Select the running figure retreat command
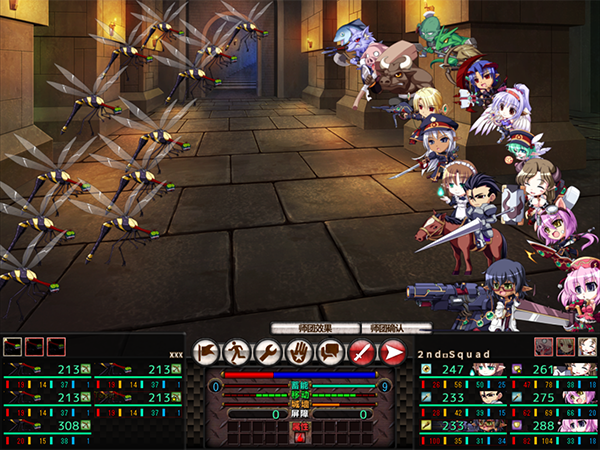Image resolution: width=600 pixels, height=450 pixels. 236,351
